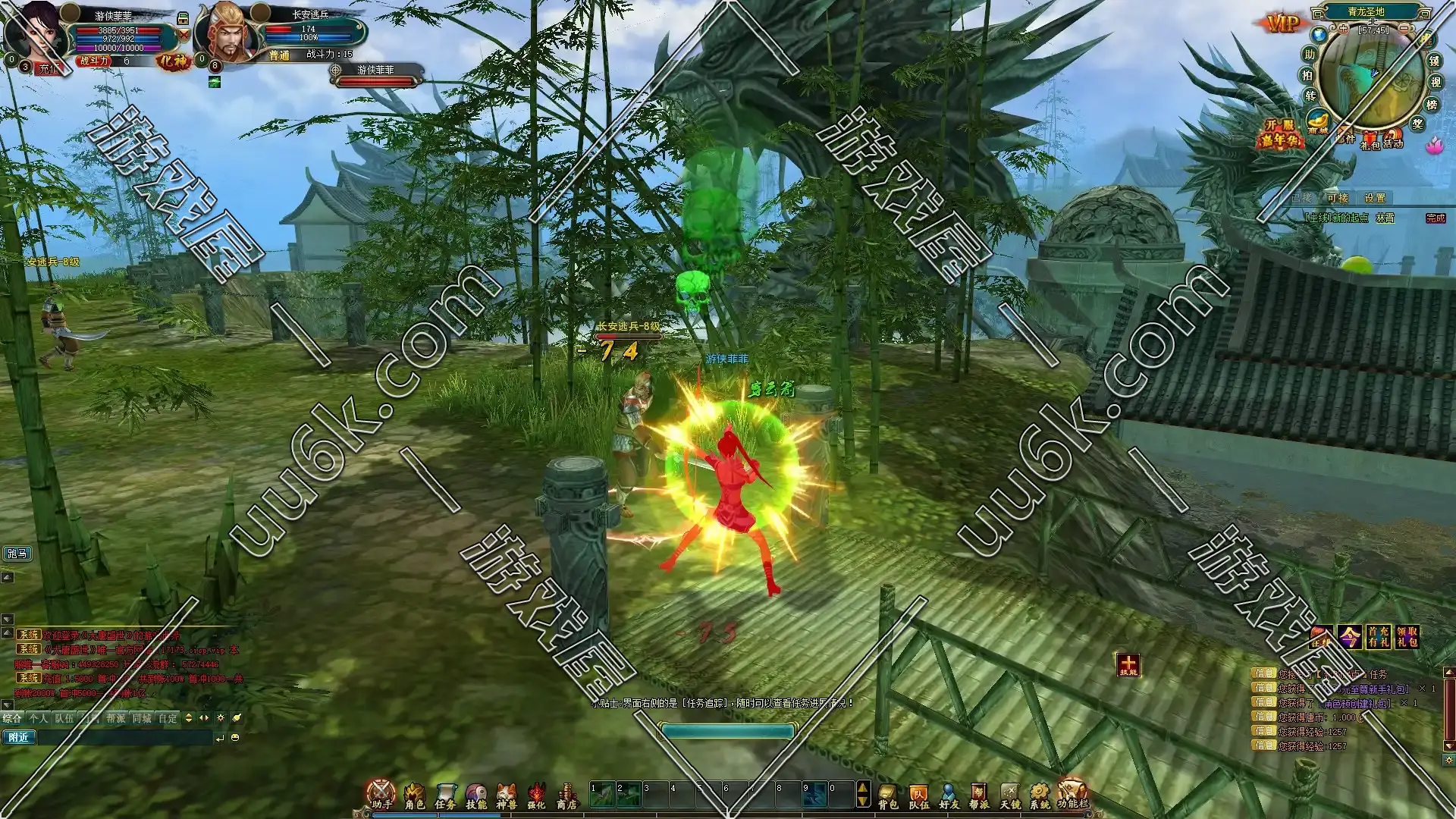The width and height of the screenshot is (1456, 819).
Task: Zoom in the minimap with plus button
Action: click(1344, 29)
